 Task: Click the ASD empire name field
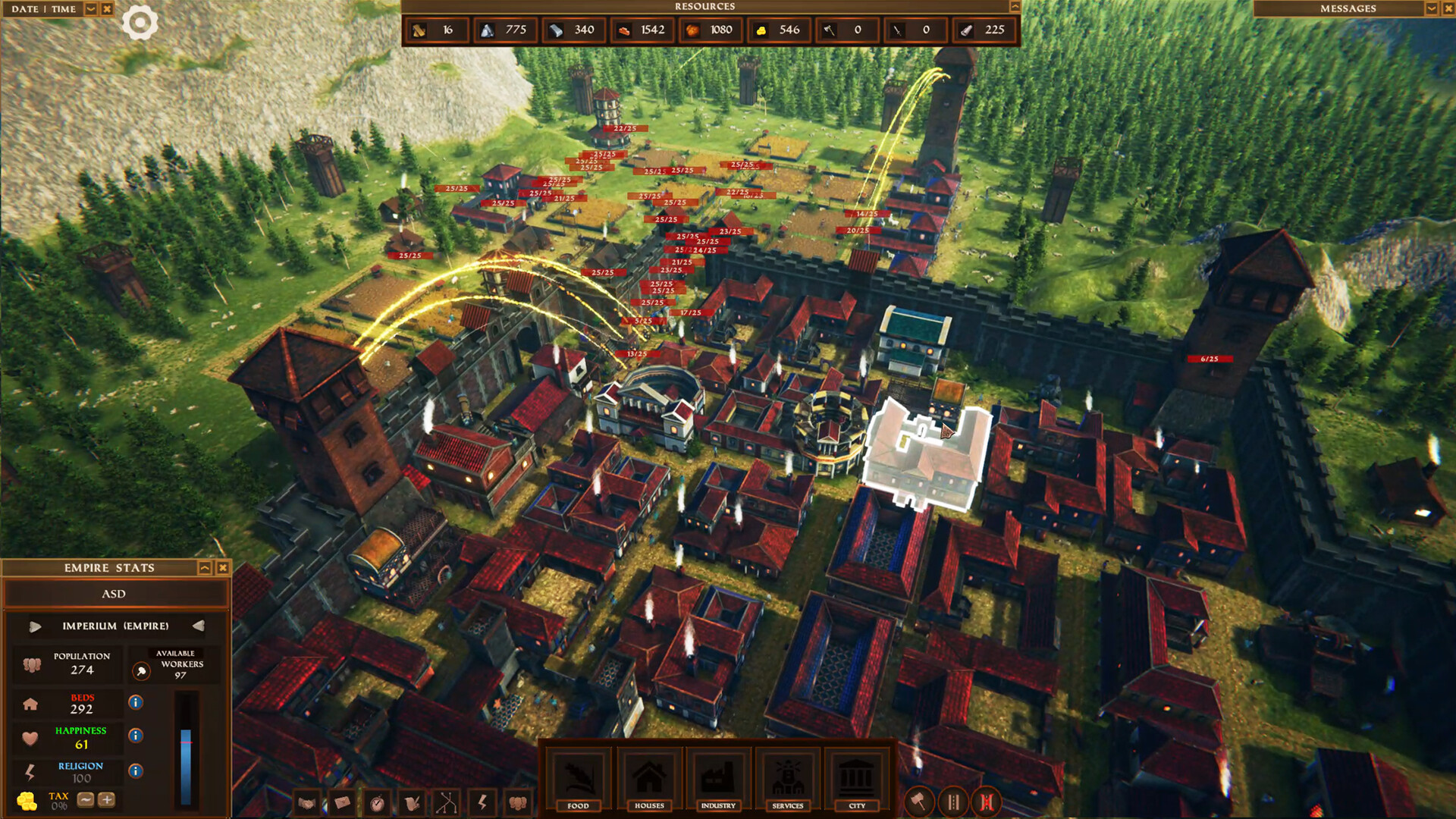click(x=115, y=594)
